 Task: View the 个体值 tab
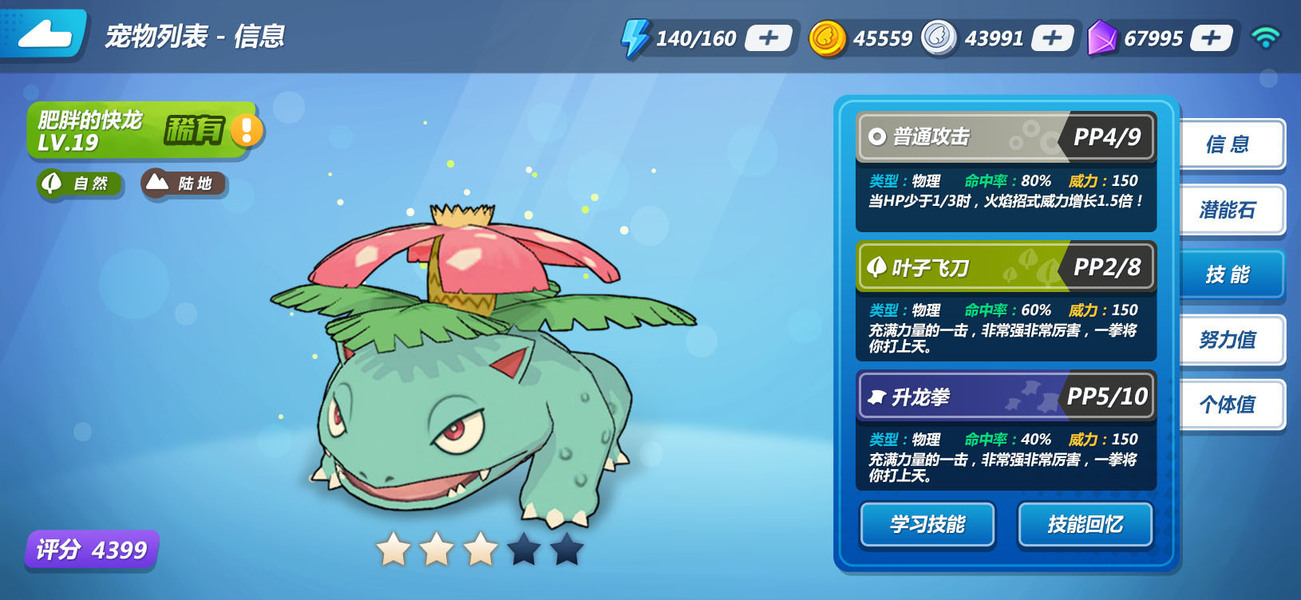pyautogui.click(x=1230, y=405)
